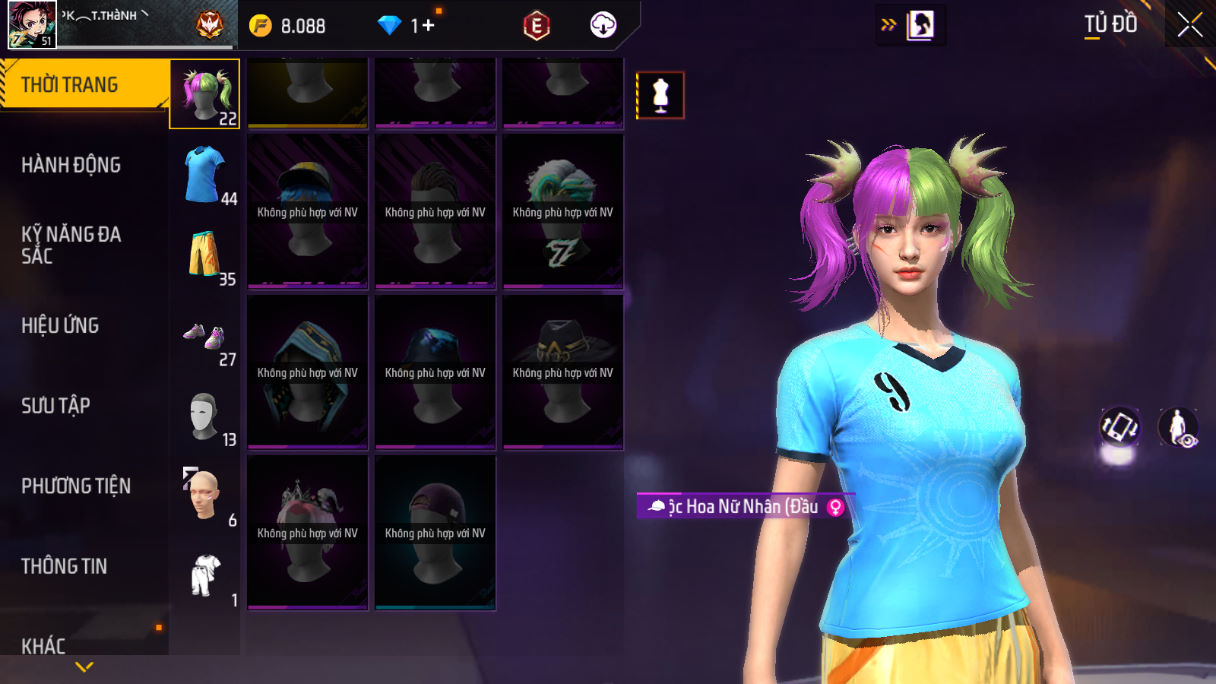Select the white outfit set subcategory
Viewport: 1216px width, 684px height.
coord(204,576)
